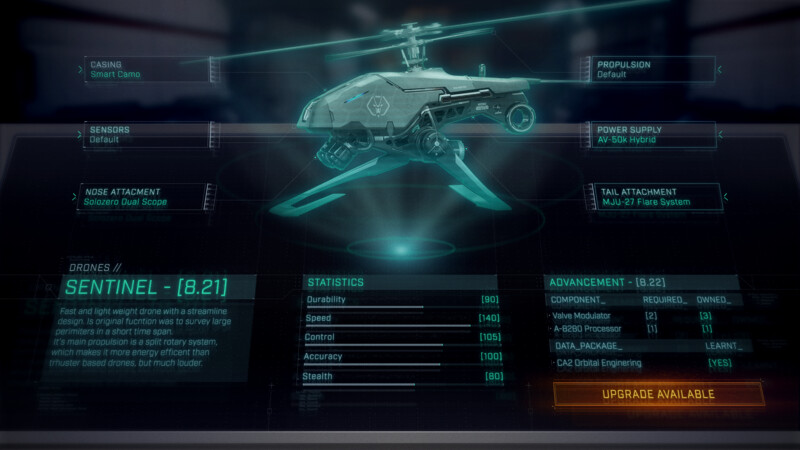Choose the Nose Attachment Solozero Dual Scope
Image resolution: width=800 pixels, height=450 pixels.
coord(146,197)
